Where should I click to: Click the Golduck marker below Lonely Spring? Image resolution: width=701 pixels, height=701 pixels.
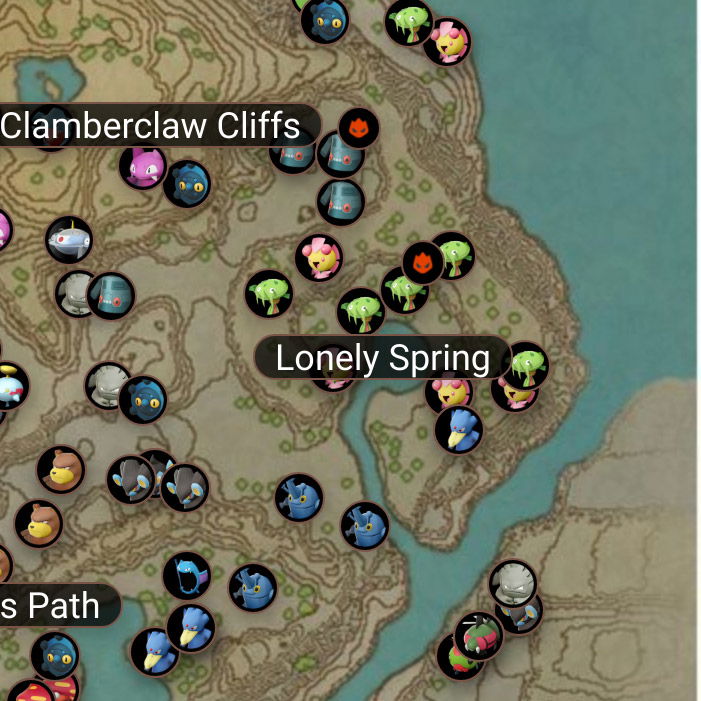(x=459, y=429)
